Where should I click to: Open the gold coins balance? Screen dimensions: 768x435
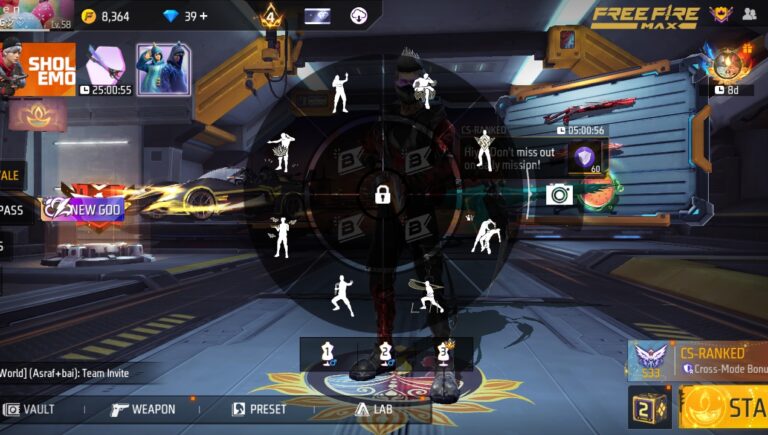coord(104,16)
